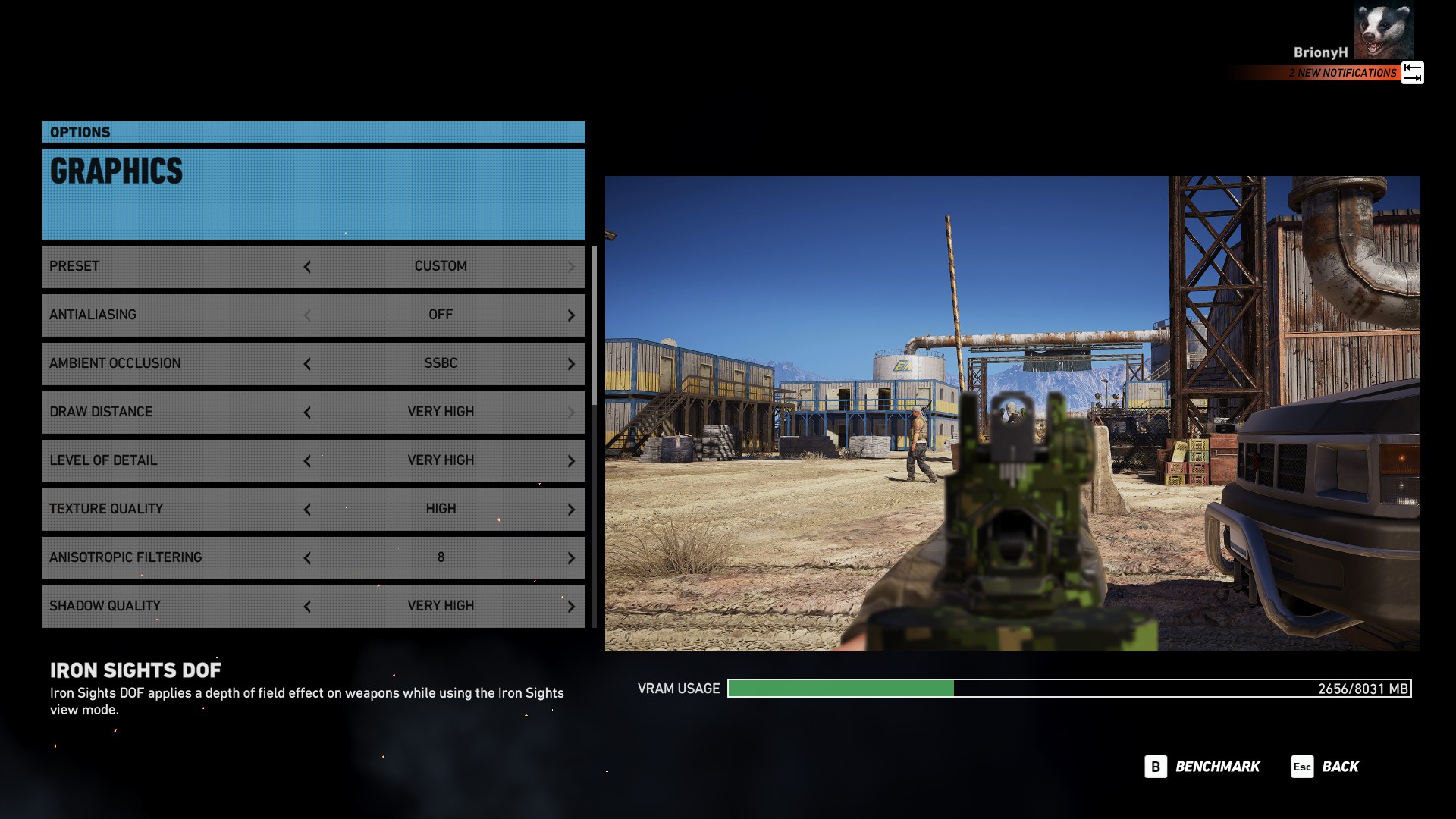Go Back from the Graphics options
1456x819 pixels.
1326,767
